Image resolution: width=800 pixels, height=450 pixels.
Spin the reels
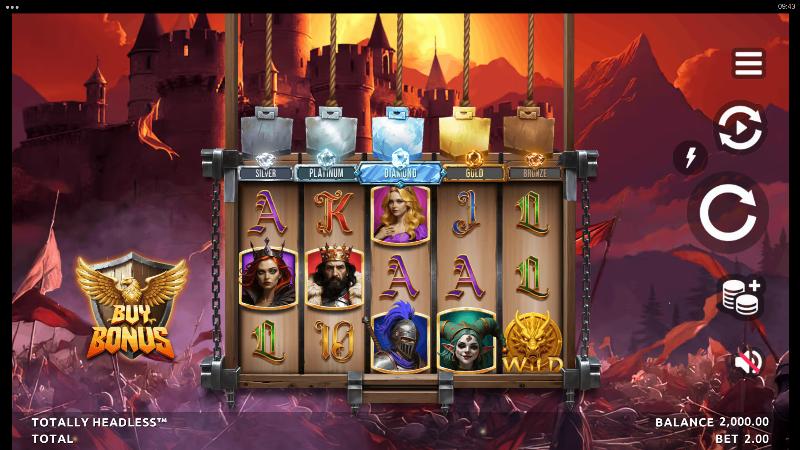coord(727,212)
